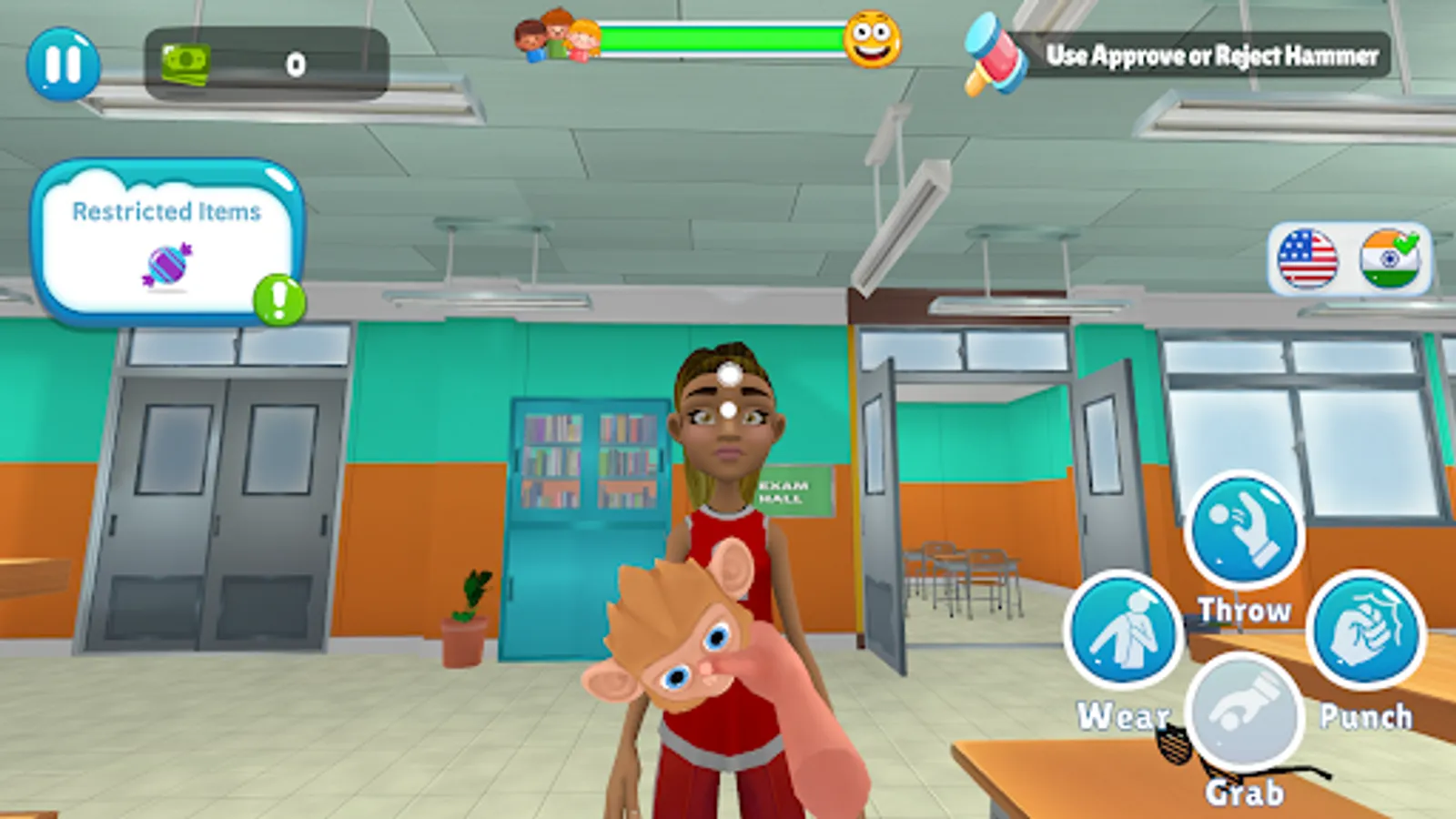Image resolution: width=1456 pixels, height=819 pixels.
Task: Tap the Approve or Reject Hammer icon
Action: click(x=992, y=56)
